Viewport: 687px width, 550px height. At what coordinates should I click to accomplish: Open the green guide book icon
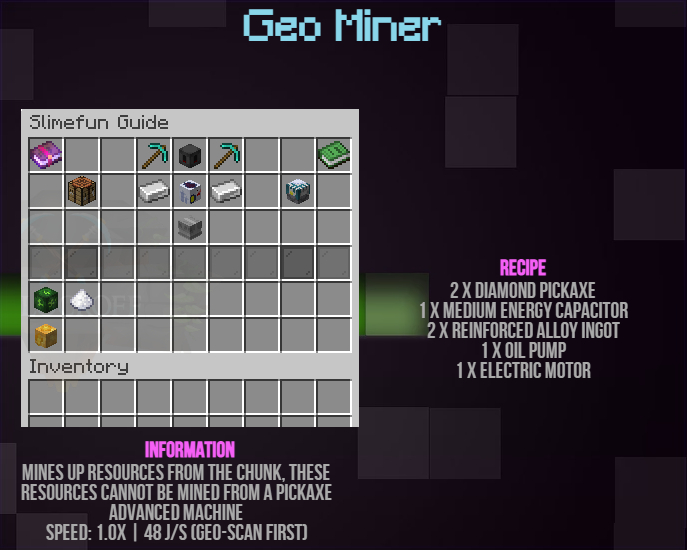pos(333,156)
